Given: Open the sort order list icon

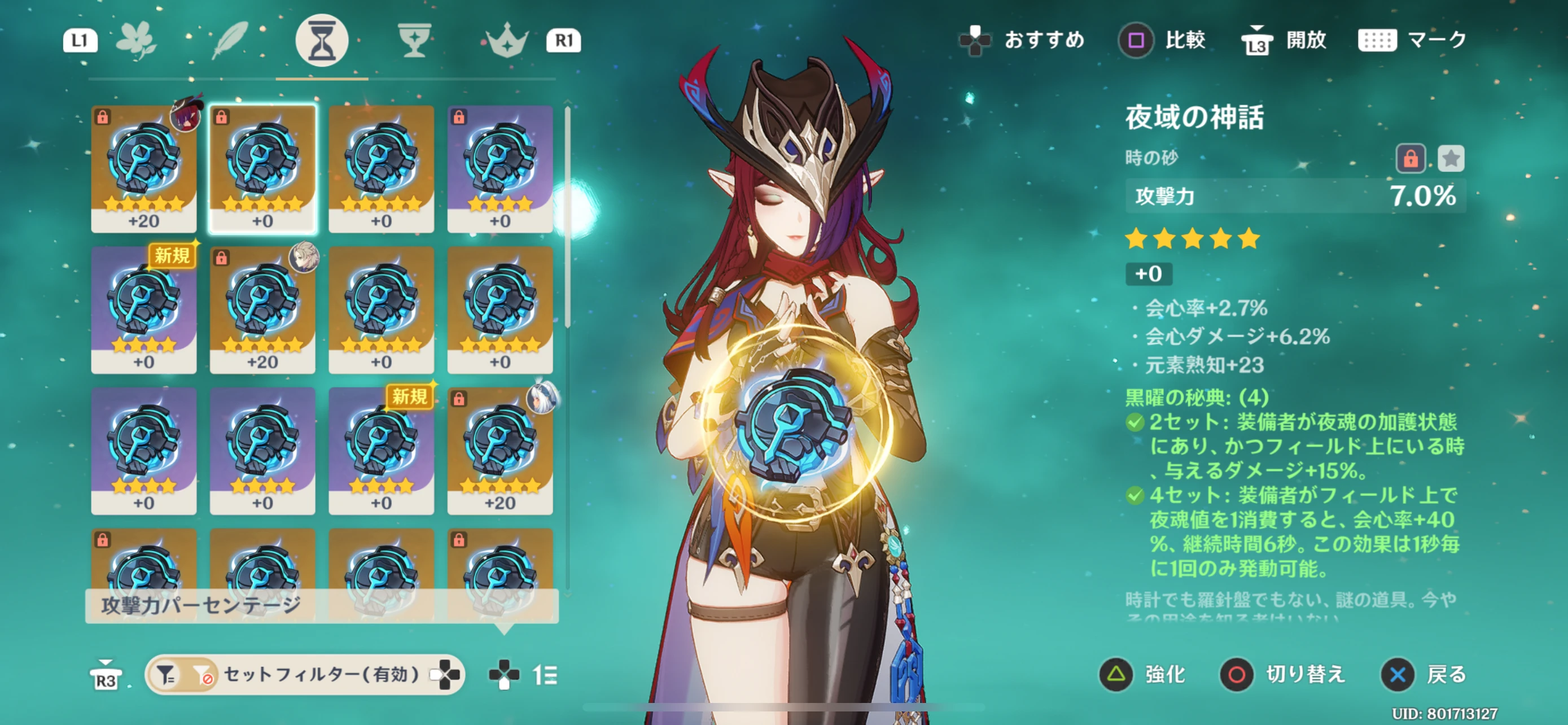Looking at the screenshot, I should pyautogui.click(x=544, y=675).
